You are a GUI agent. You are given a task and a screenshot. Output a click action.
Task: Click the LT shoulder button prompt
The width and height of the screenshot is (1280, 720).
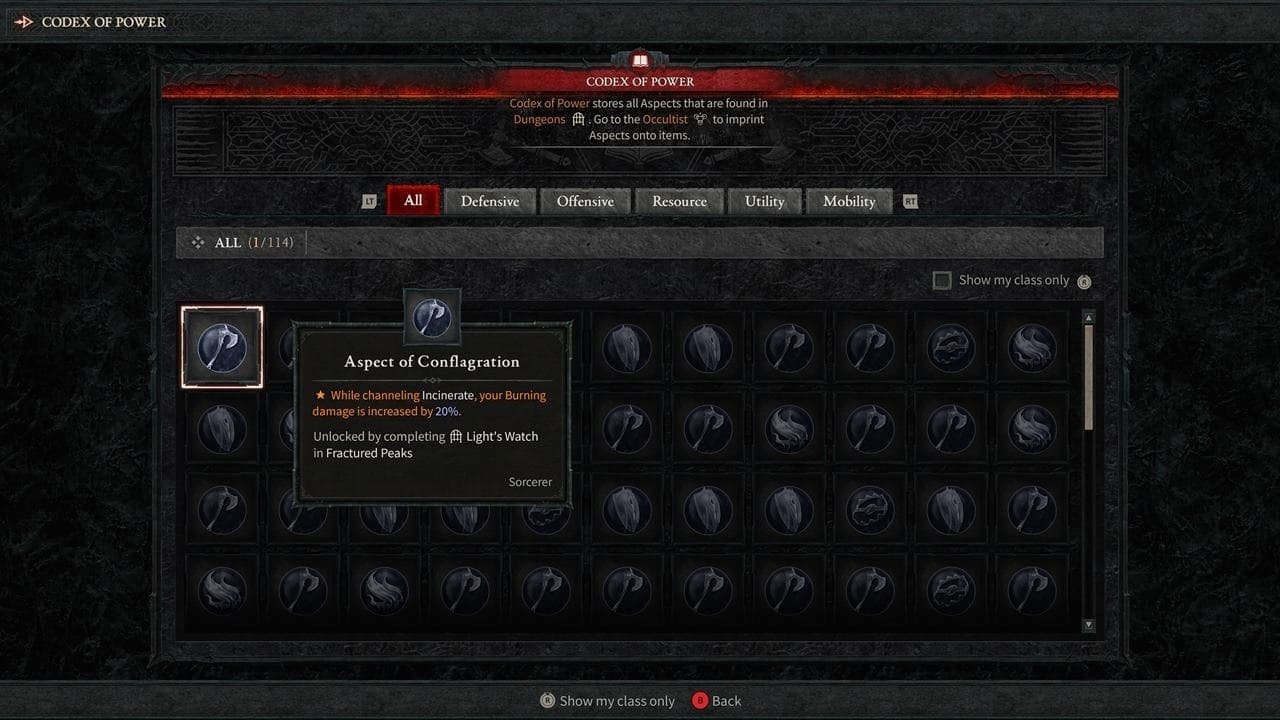371,200
